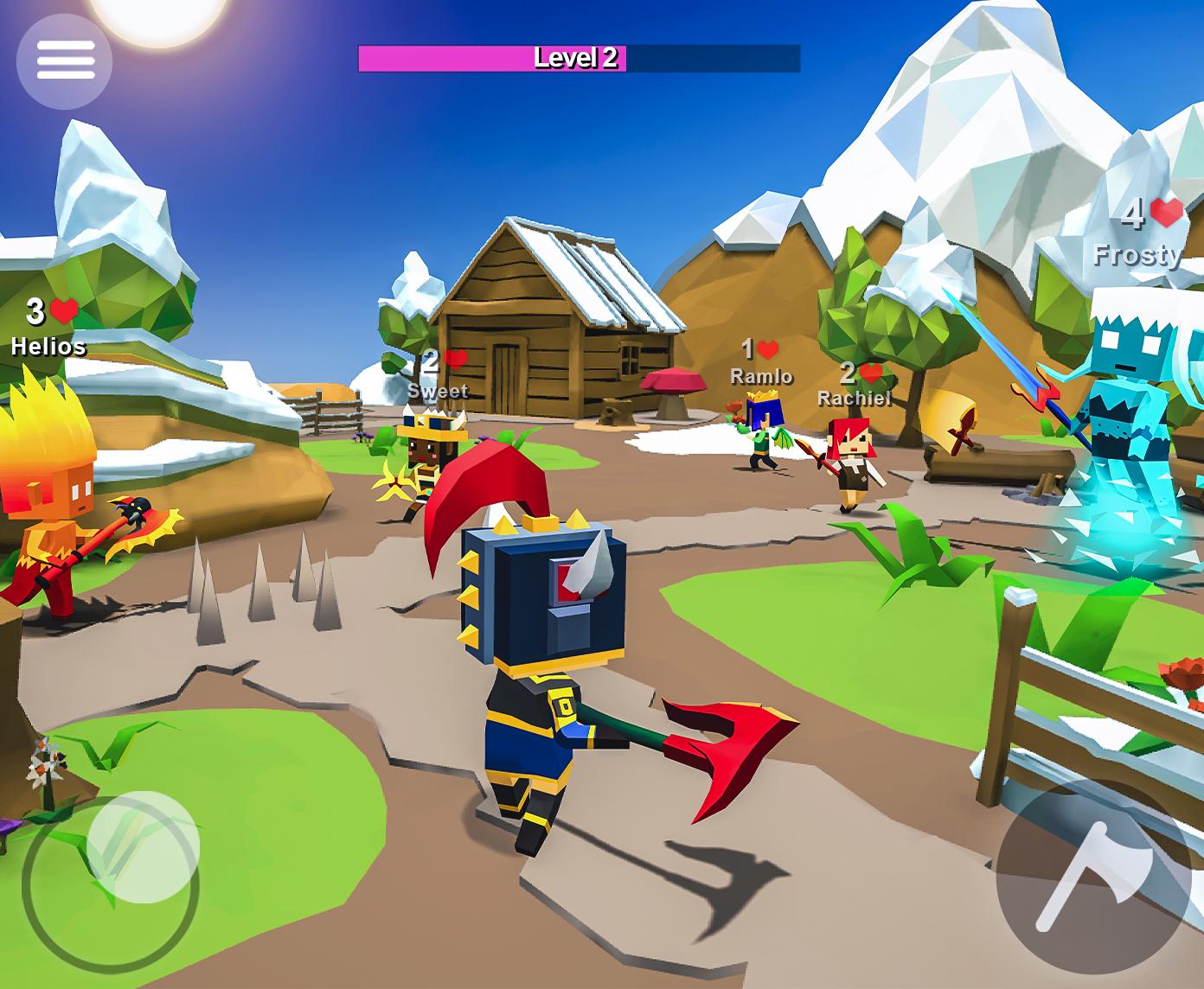Touch the virtual joystick thumb pad

(x=143, y=846)
